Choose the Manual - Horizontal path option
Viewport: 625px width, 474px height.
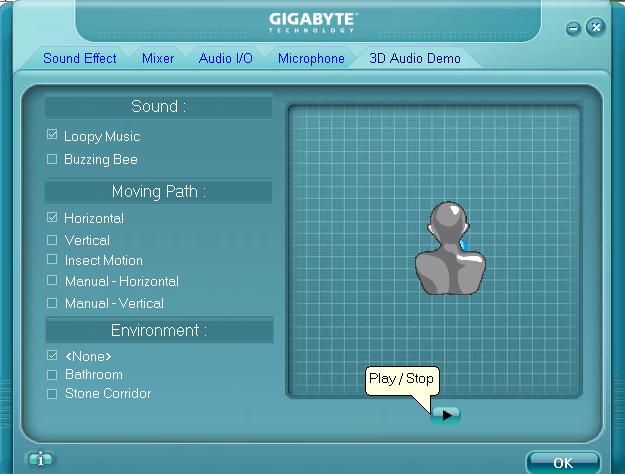click(52, 281)
